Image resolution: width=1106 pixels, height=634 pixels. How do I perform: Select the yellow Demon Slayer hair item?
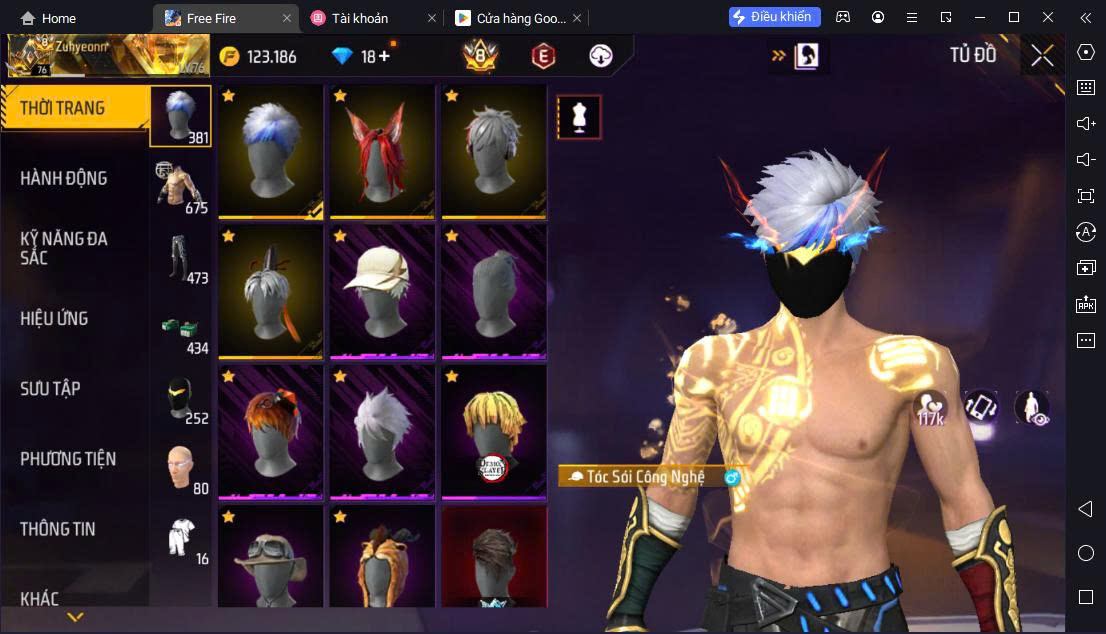tap(494, 431)
